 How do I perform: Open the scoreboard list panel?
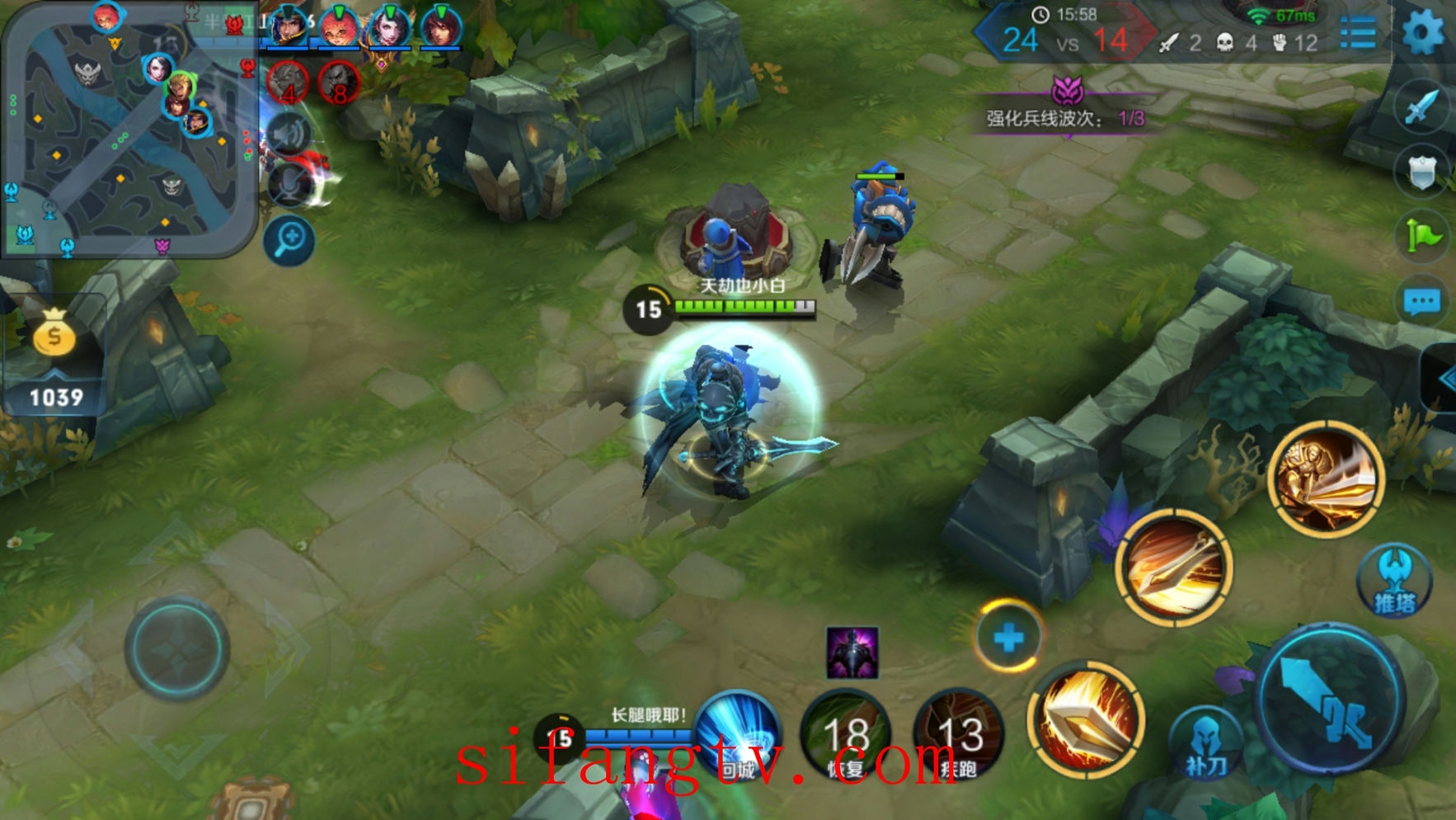[1357, 34]
